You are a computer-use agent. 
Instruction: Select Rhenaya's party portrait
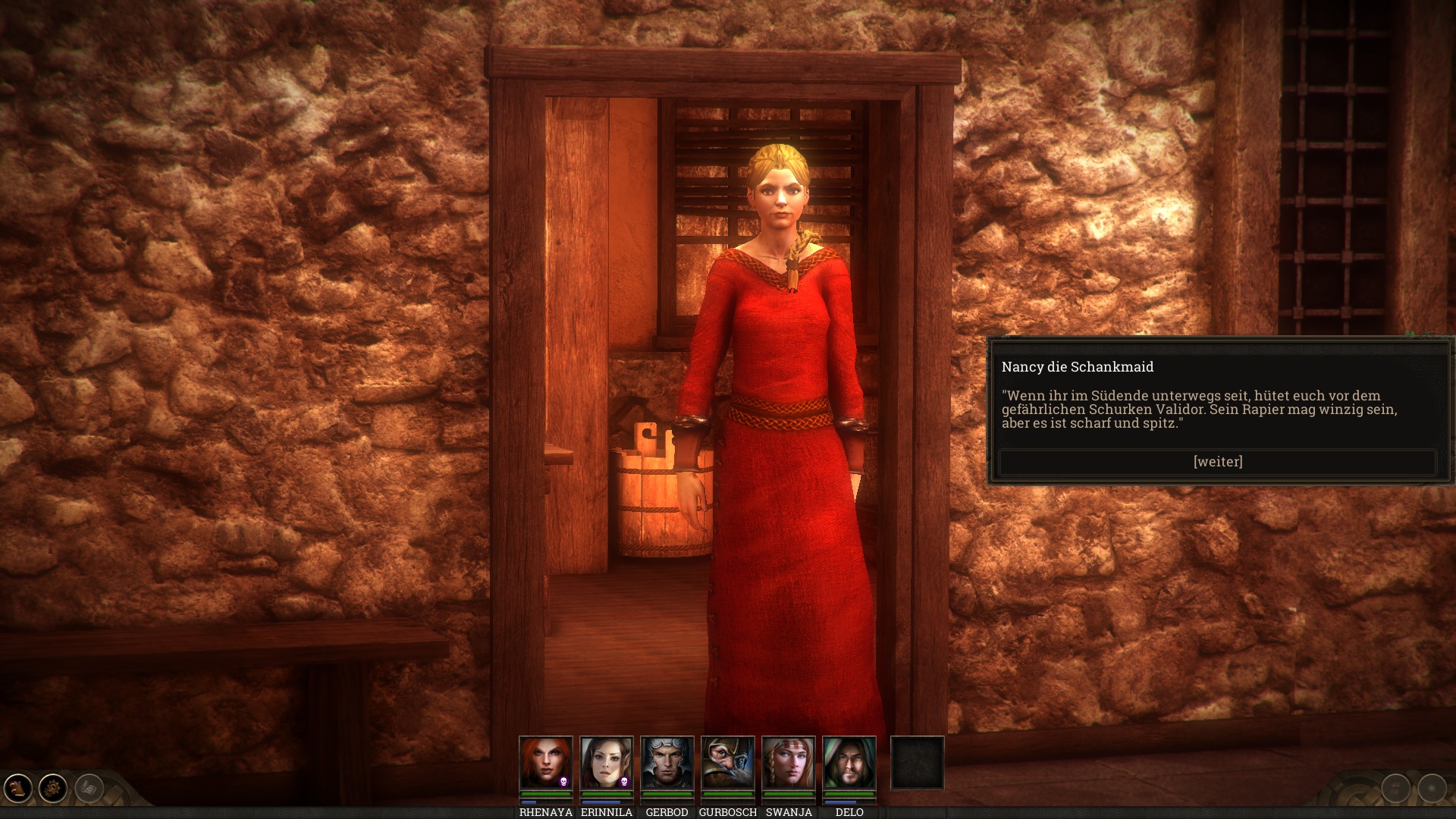(545, 763)
